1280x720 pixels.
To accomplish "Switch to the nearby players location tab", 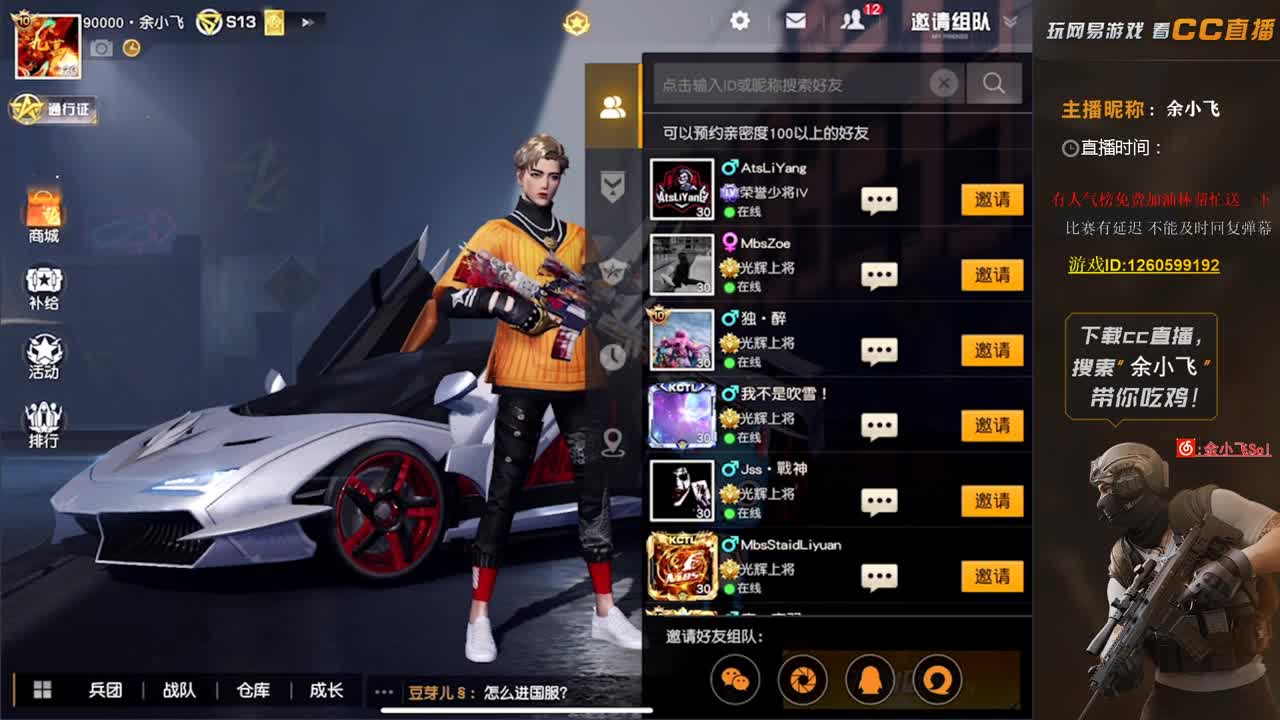I will click(x=613, y=438).
